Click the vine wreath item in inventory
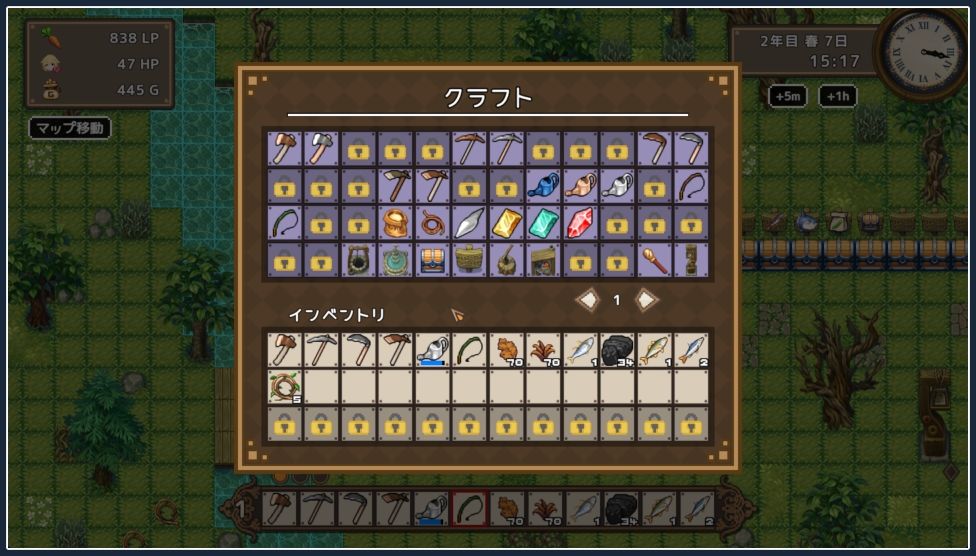 [284, 387]
